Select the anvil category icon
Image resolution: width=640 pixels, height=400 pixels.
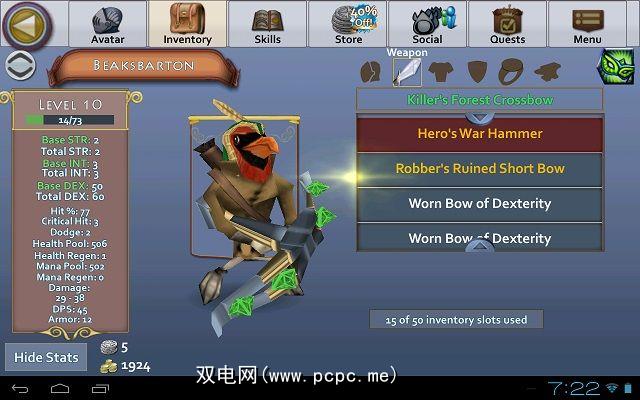pos(546,72)
